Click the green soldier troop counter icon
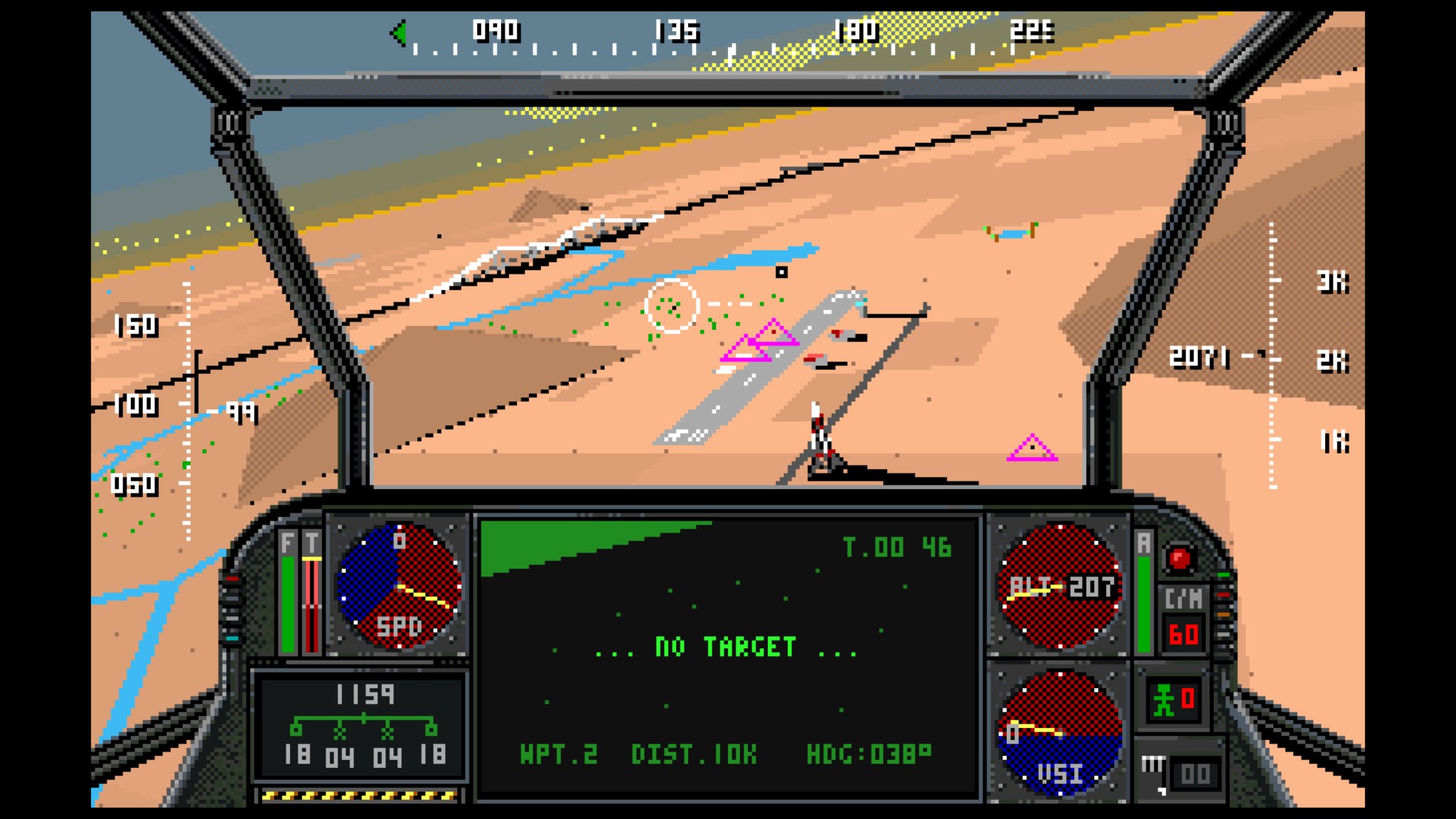Viewport: 1456px width, 819px height. pos(1164,700)
